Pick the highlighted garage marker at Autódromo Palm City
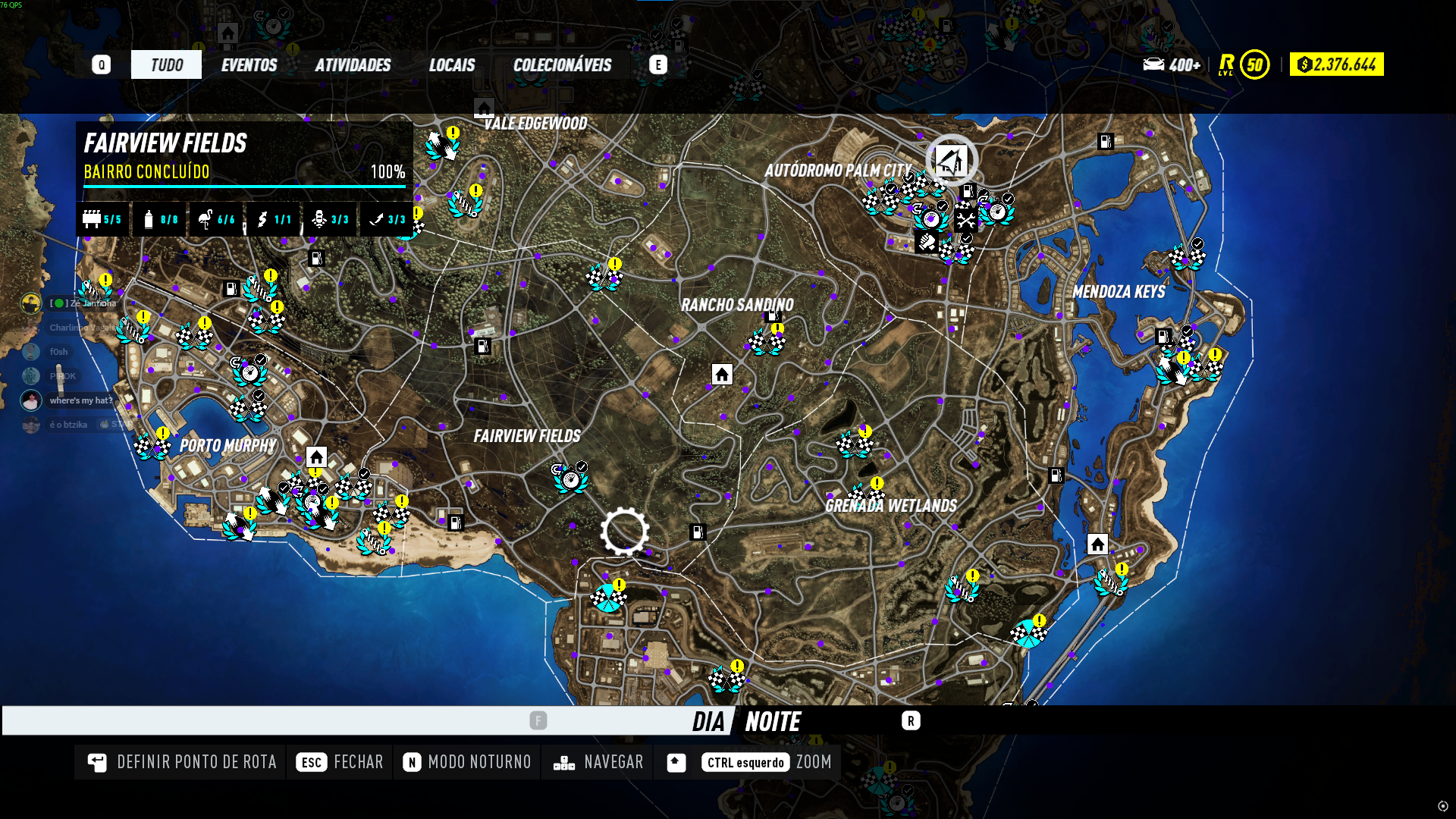The image size is (1456, 819). coord(951,160)
